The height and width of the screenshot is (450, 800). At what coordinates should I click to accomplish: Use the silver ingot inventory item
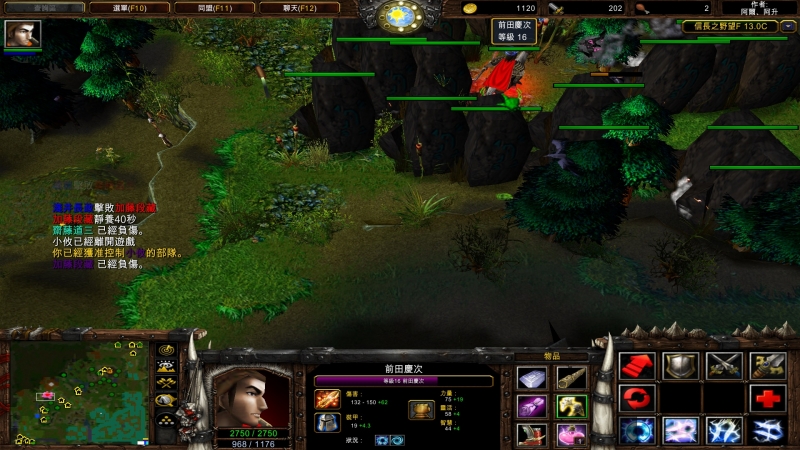pos(531,378)
